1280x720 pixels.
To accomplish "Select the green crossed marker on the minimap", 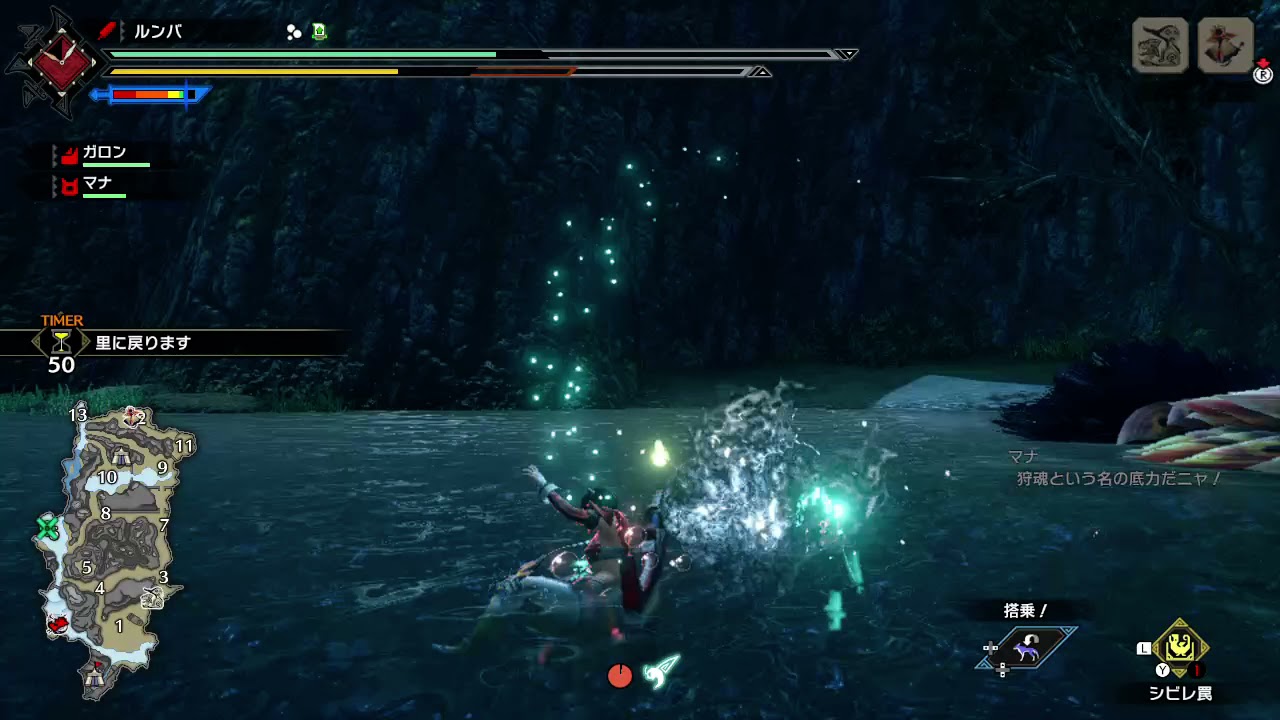I will [x=48, y=528].
